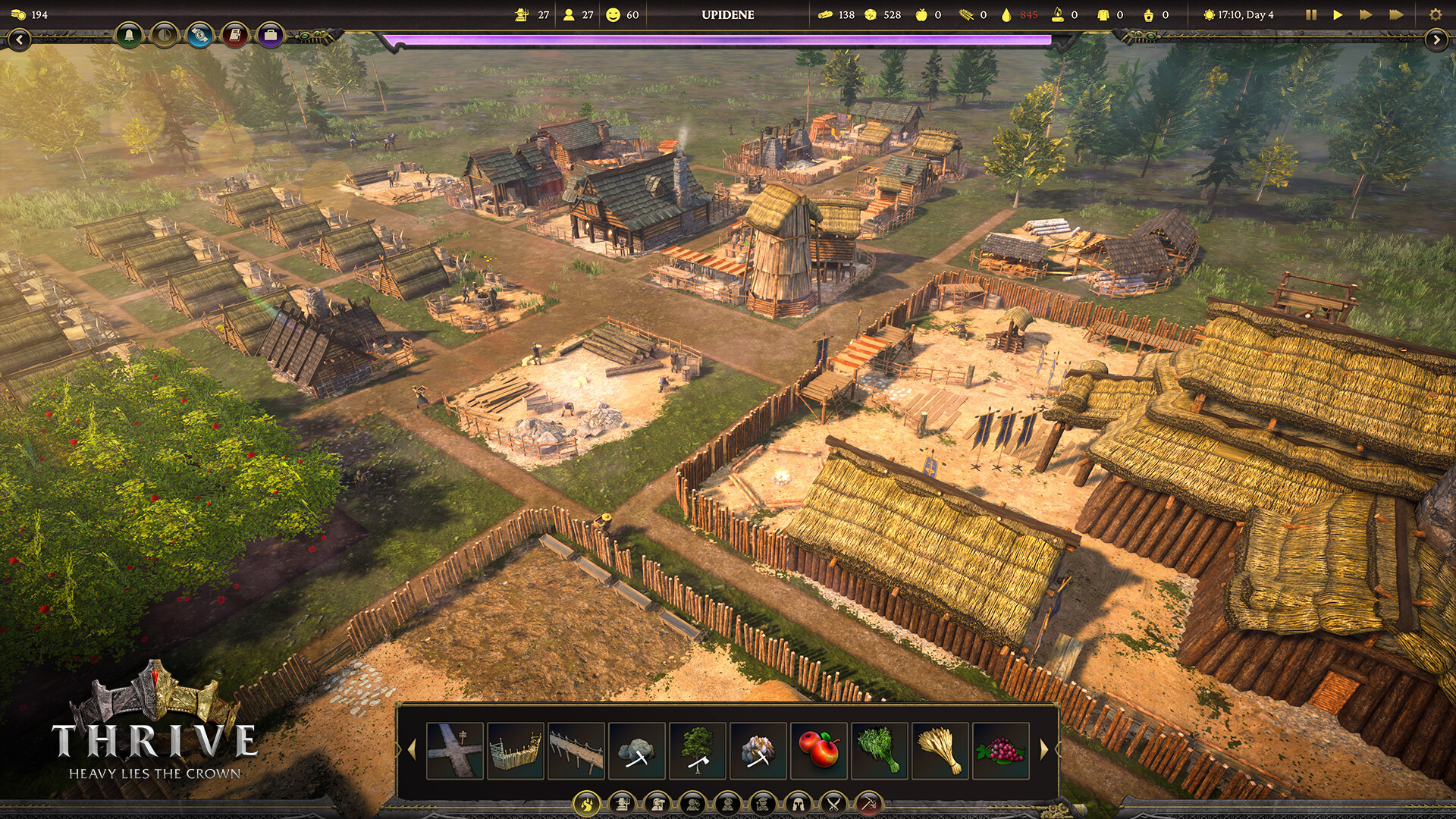Select the apple orchard build option

pyautogui.click(x=819, y=751)
